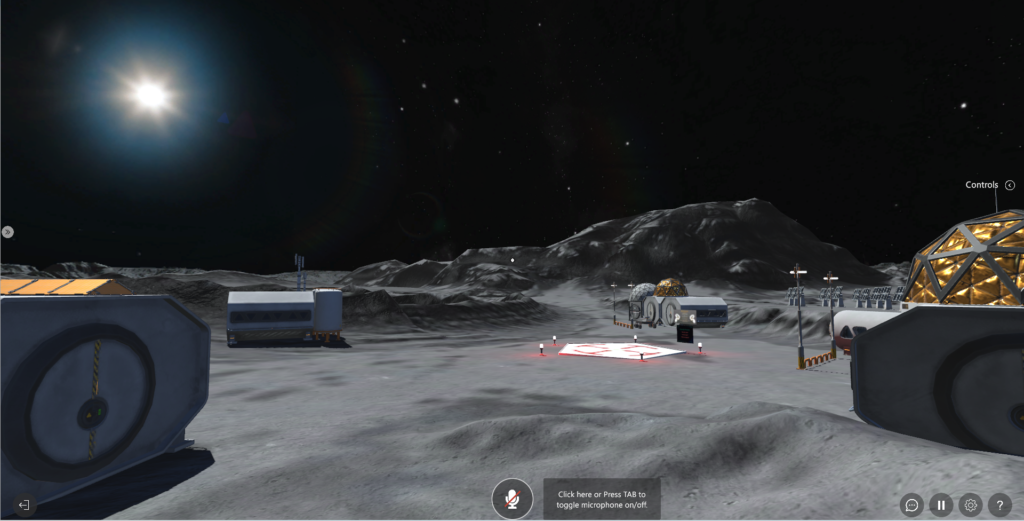Click the toggle microphone on/off text box

point(602,498)
